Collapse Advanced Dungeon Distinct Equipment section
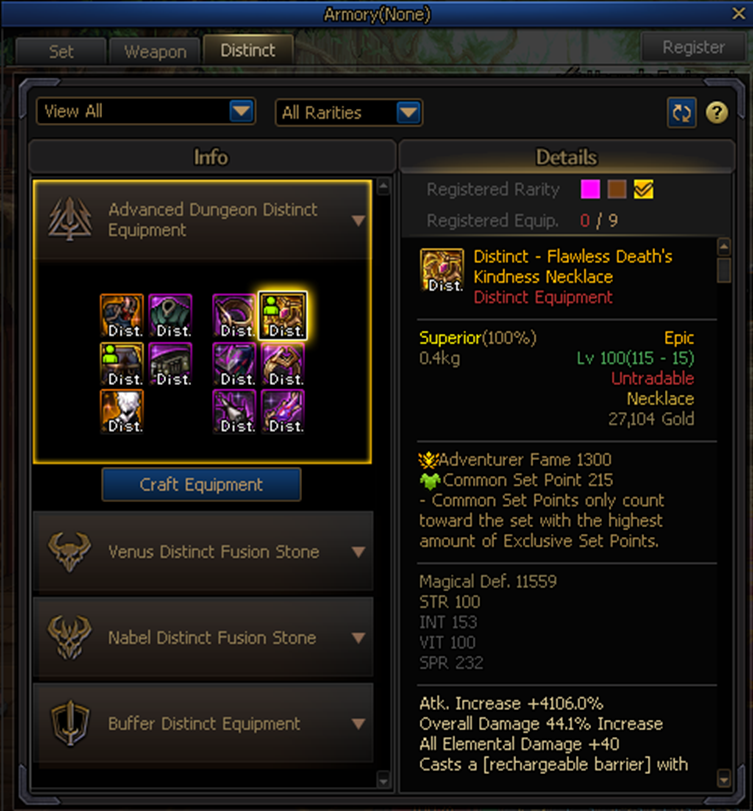The height and width of the screenshot is (811, 753). (359, 220)
